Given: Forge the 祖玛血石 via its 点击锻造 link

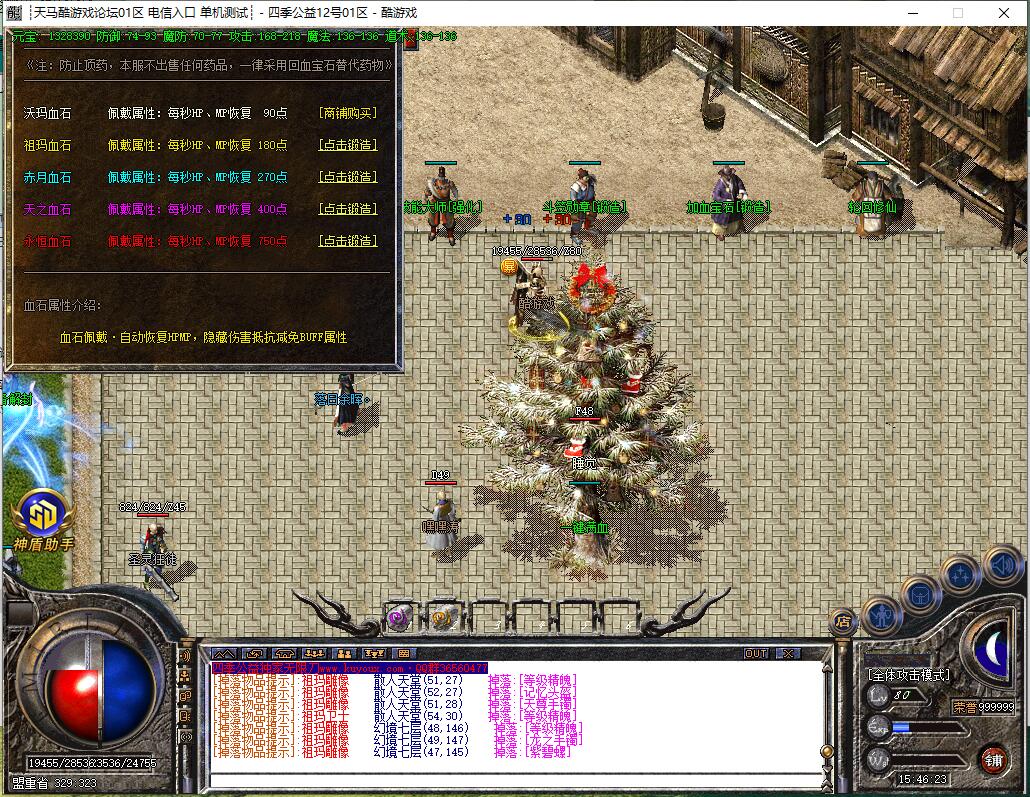Looking at the screenshot, I should (x=347, y=145).
